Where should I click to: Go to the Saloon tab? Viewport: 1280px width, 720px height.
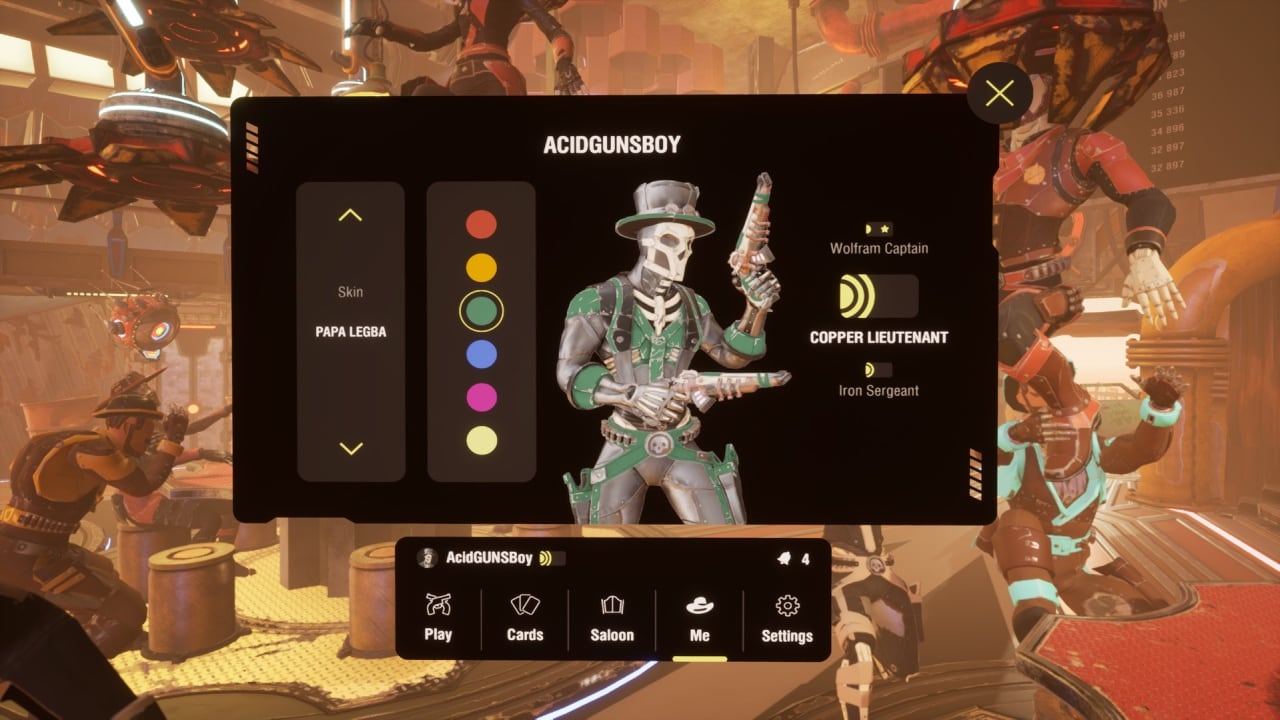pyautogui.click(x=612, y=618)
